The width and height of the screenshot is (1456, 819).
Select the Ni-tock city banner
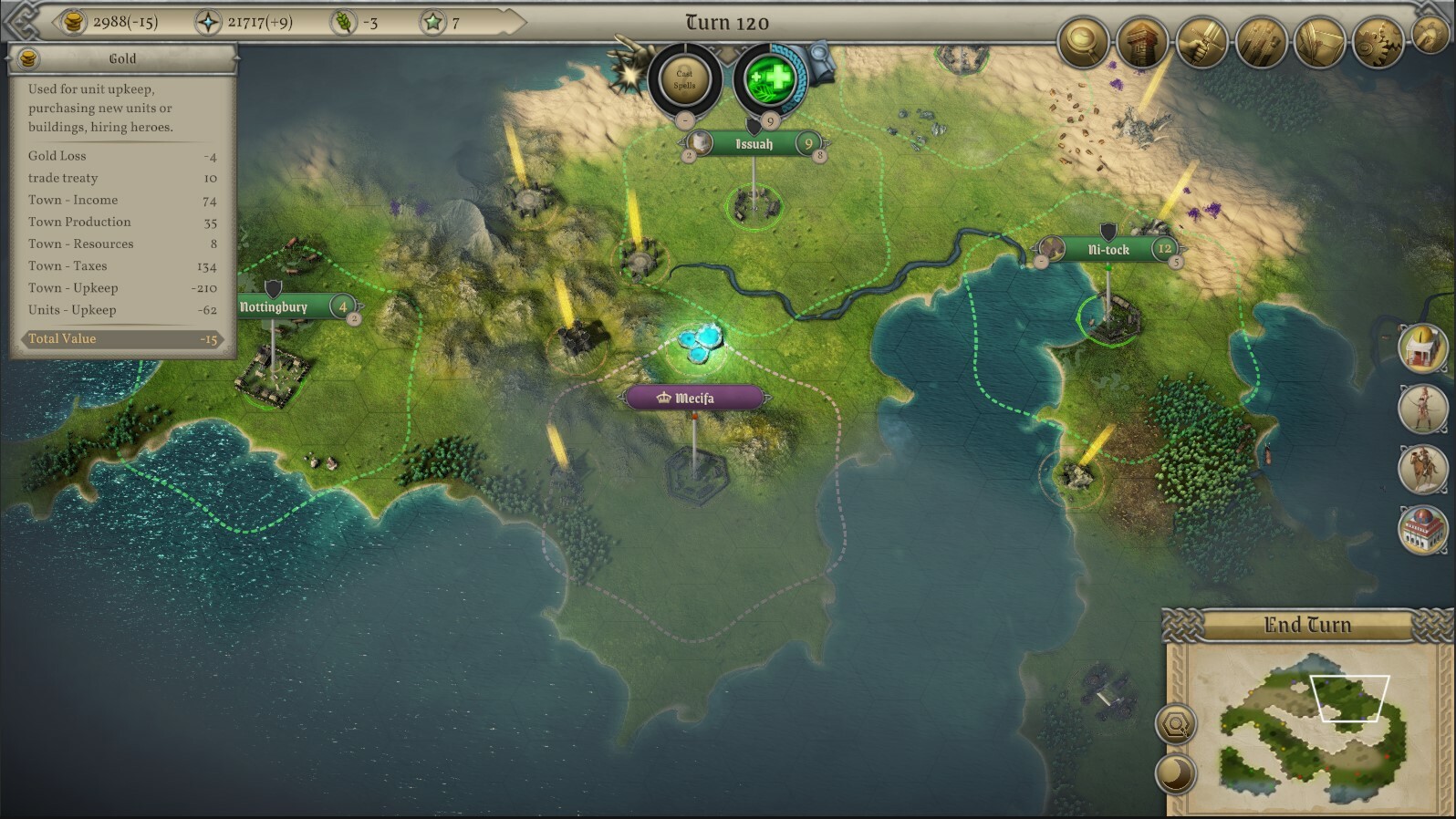(1108, 249)
